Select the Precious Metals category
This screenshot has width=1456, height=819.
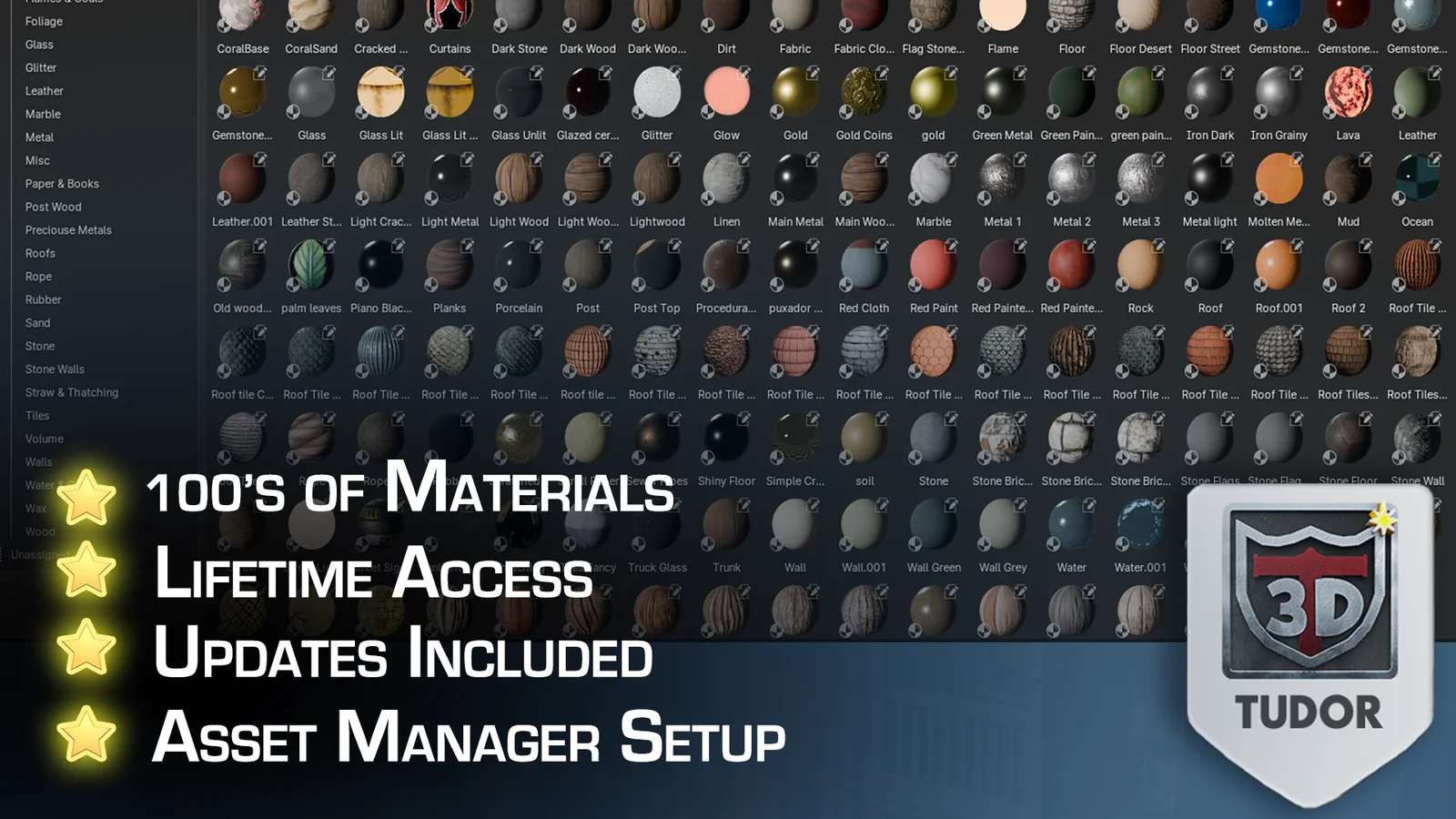[x=68, y=229]
